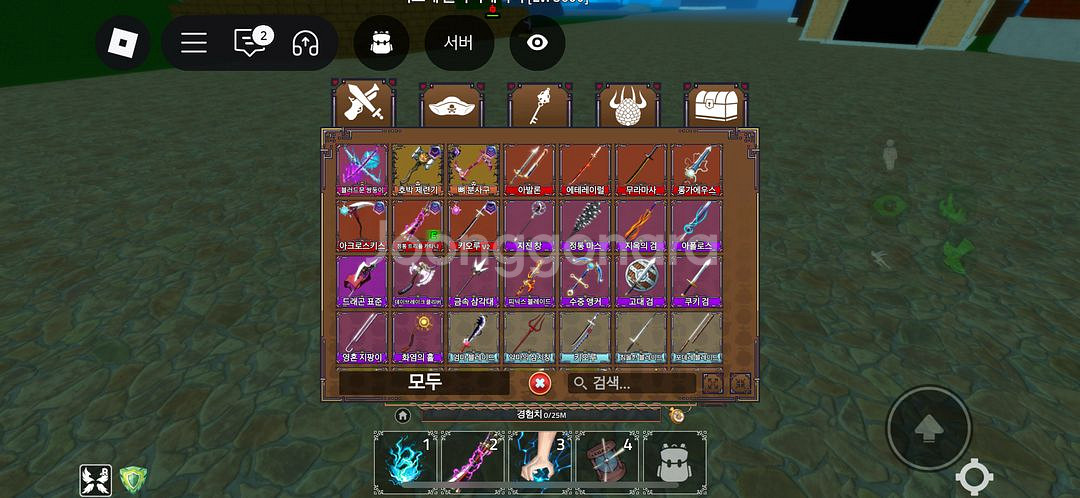Select the 아발론 sword slot
Image resolution: width=1080 pixels, height=498 pixels.
click(529, 170)
